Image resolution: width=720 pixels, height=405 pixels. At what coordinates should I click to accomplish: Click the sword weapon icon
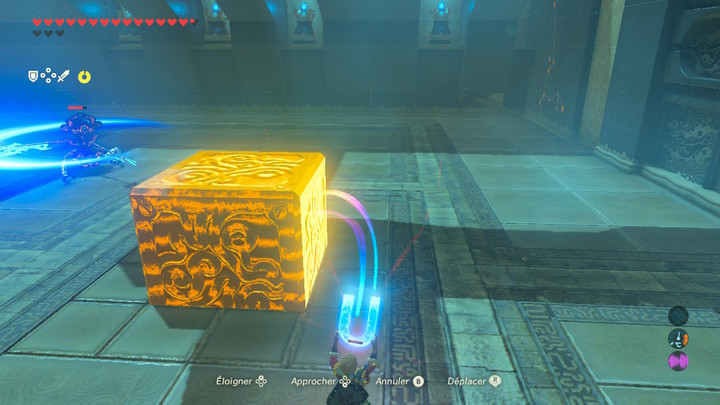point(62,75)
